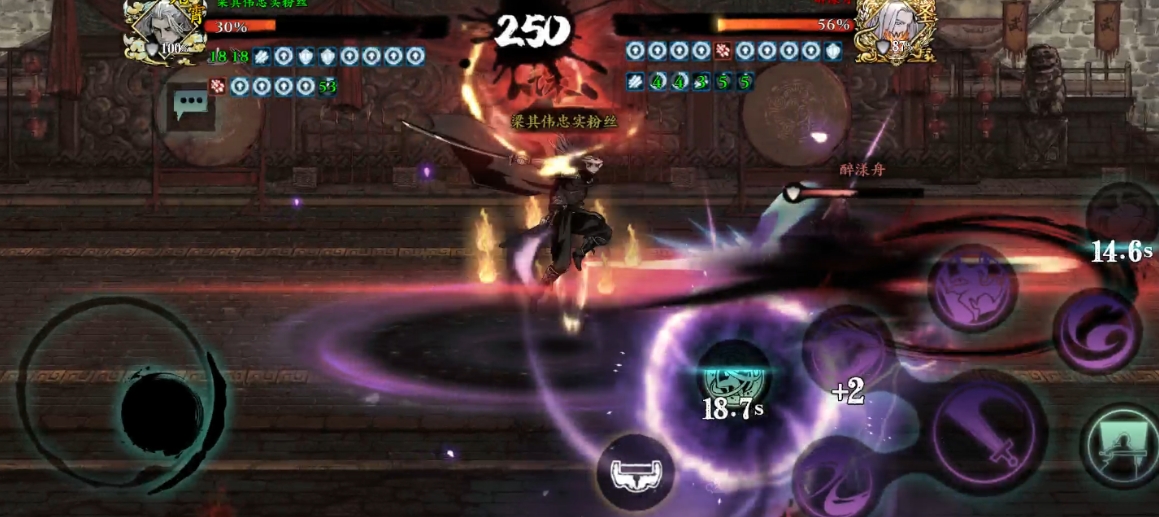Screen dimensions: 1159x517
Task: Tap the virtual joystick black orb
Action: (162, 411)
